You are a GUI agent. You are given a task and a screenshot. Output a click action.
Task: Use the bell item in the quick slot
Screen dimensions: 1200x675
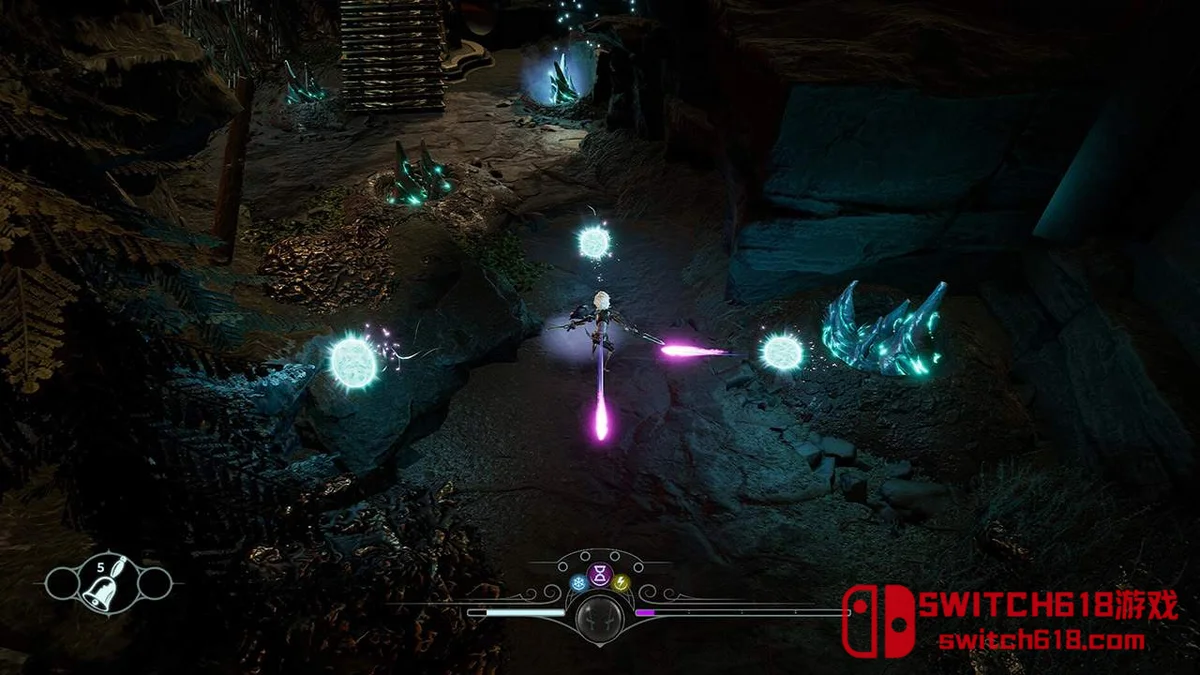(x=108, y=582)
